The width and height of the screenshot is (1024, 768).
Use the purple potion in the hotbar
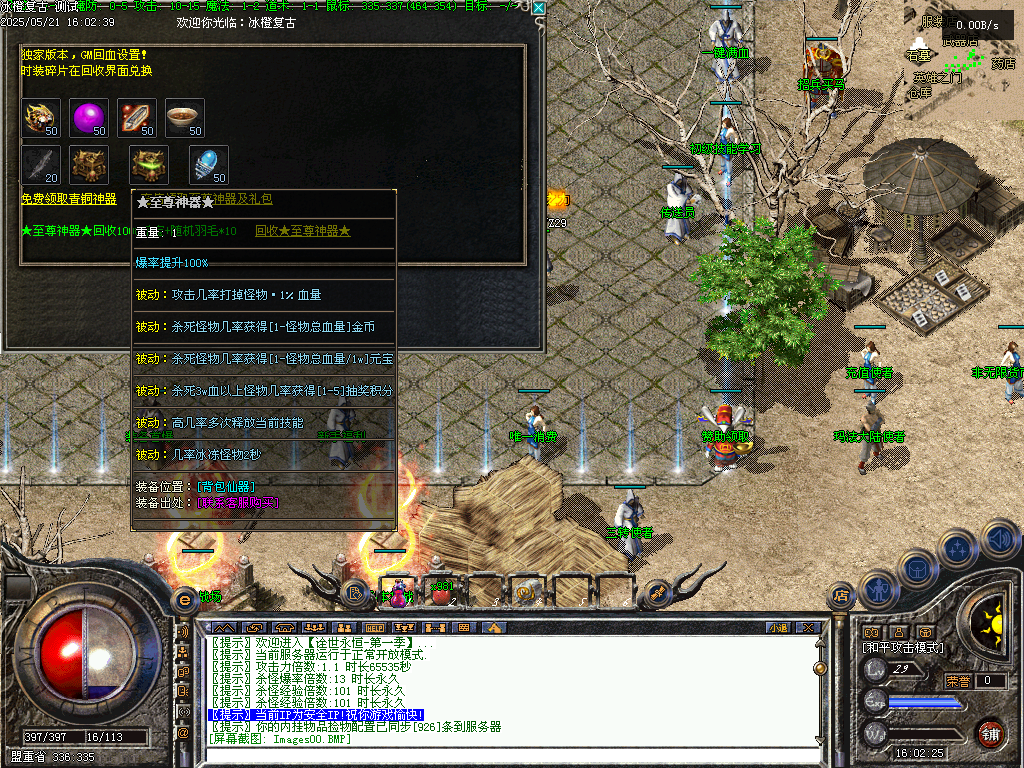397,592
